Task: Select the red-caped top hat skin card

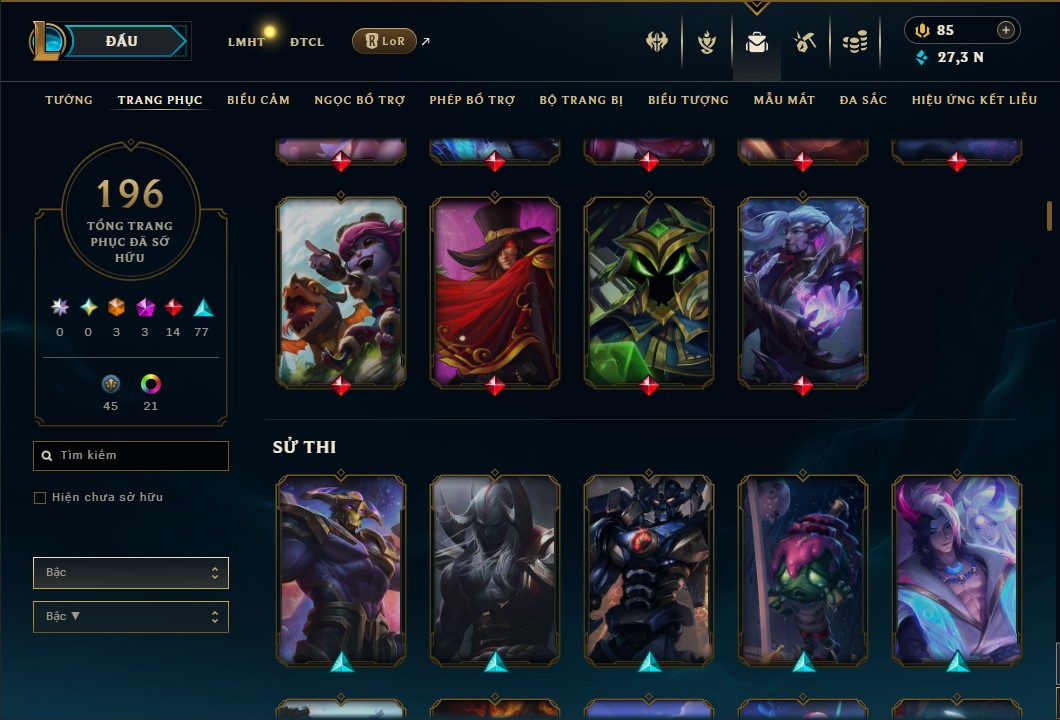Action: tap(495, 290)
